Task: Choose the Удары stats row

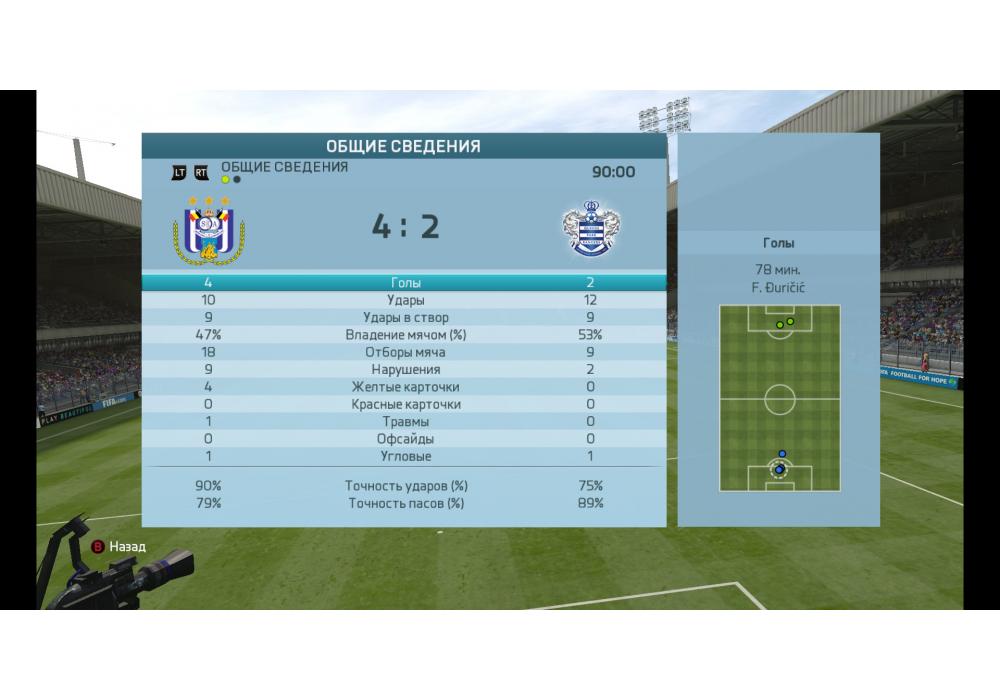Action: 404,300
